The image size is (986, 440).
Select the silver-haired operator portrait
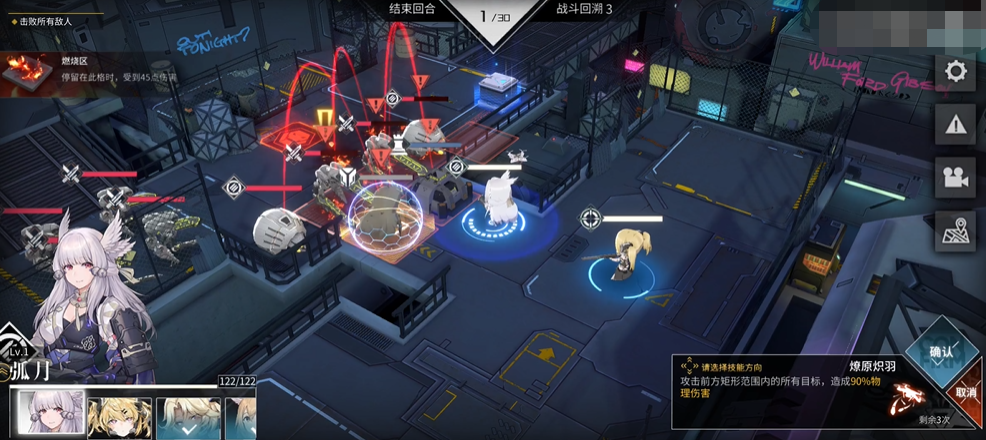click(46, 414)
